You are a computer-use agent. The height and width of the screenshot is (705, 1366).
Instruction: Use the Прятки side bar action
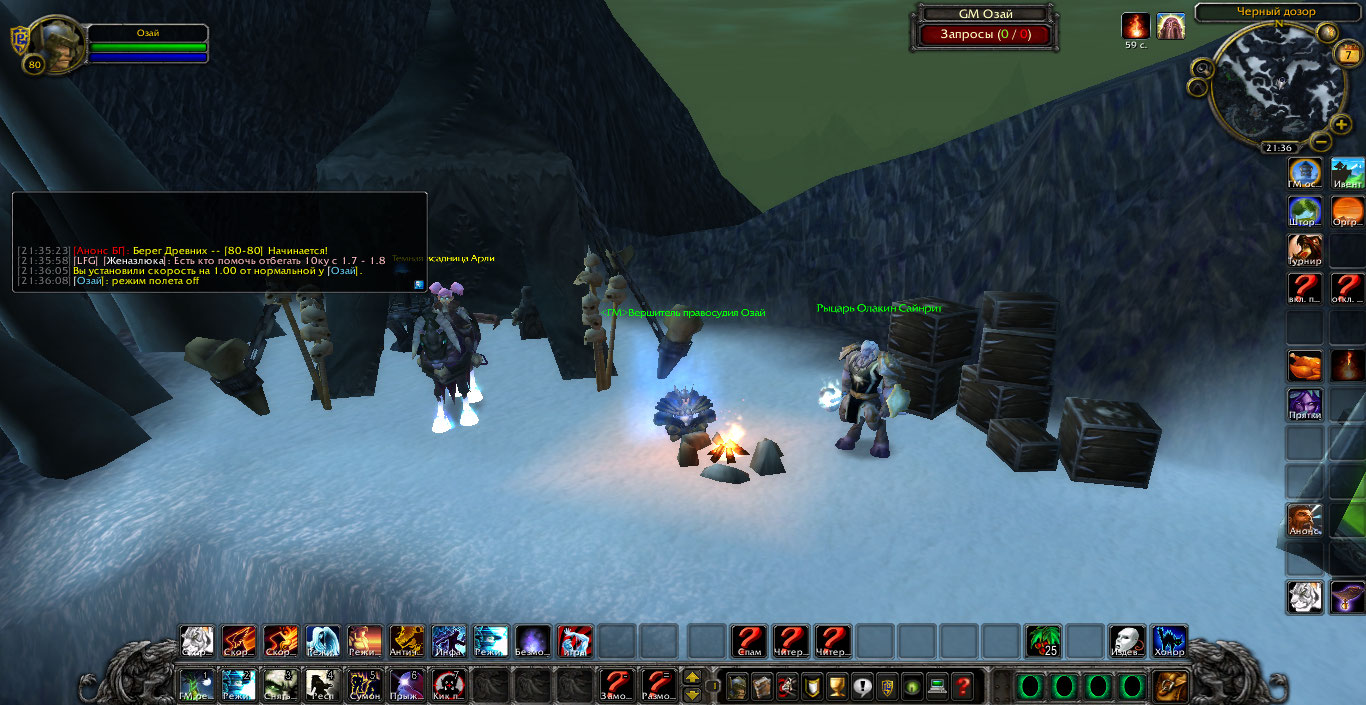[x=1304, y=405]
